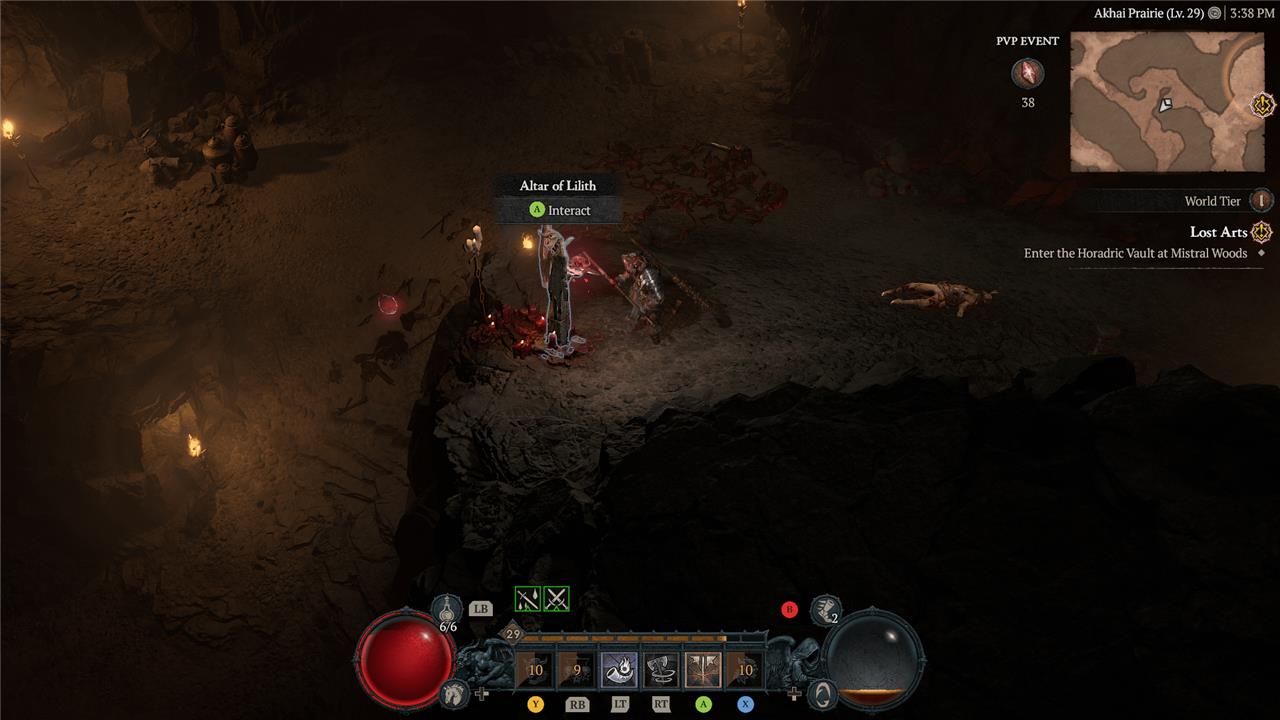The height and width of the screenshot is (720, 1280).
Task: Click the swirl icon beside the resource orb
Action: (x=821, y=691)
